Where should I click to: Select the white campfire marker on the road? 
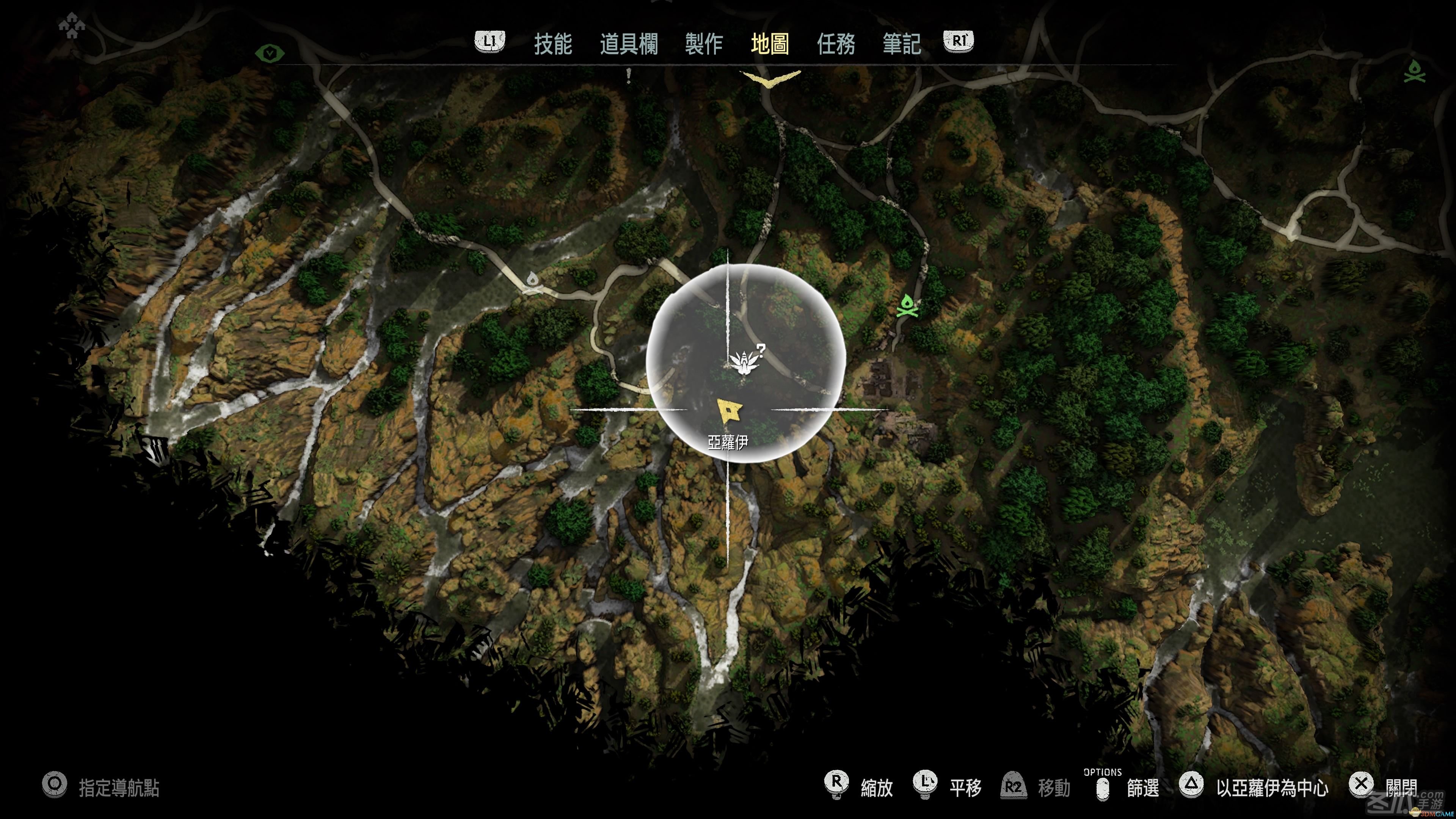pyautogui.click(x=531, y=282)
